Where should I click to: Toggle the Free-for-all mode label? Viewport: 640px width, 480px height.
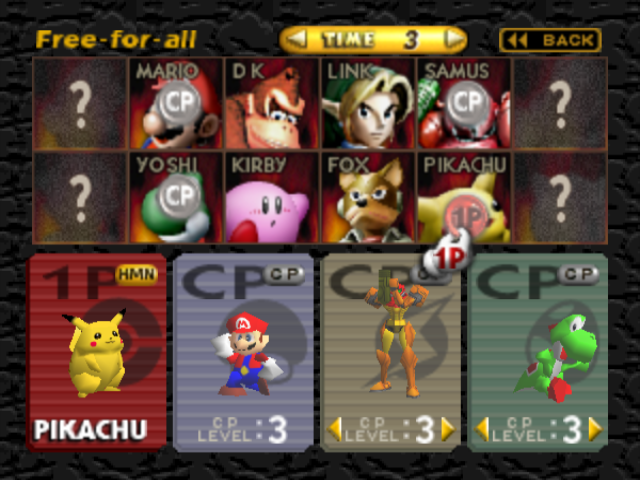[116, 40]
